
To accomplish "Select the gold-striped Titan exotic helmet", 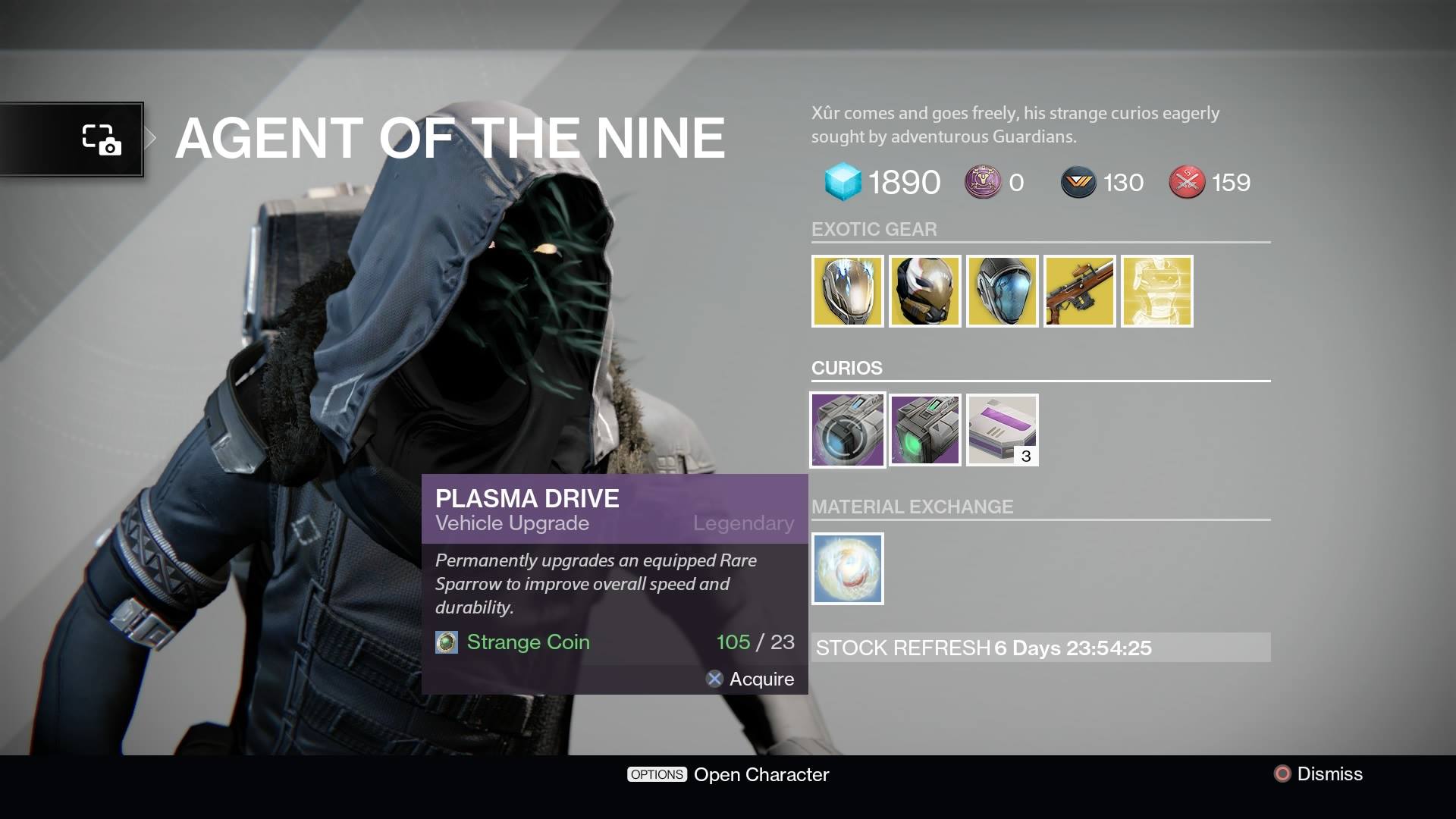I will (x=924, y=290).
